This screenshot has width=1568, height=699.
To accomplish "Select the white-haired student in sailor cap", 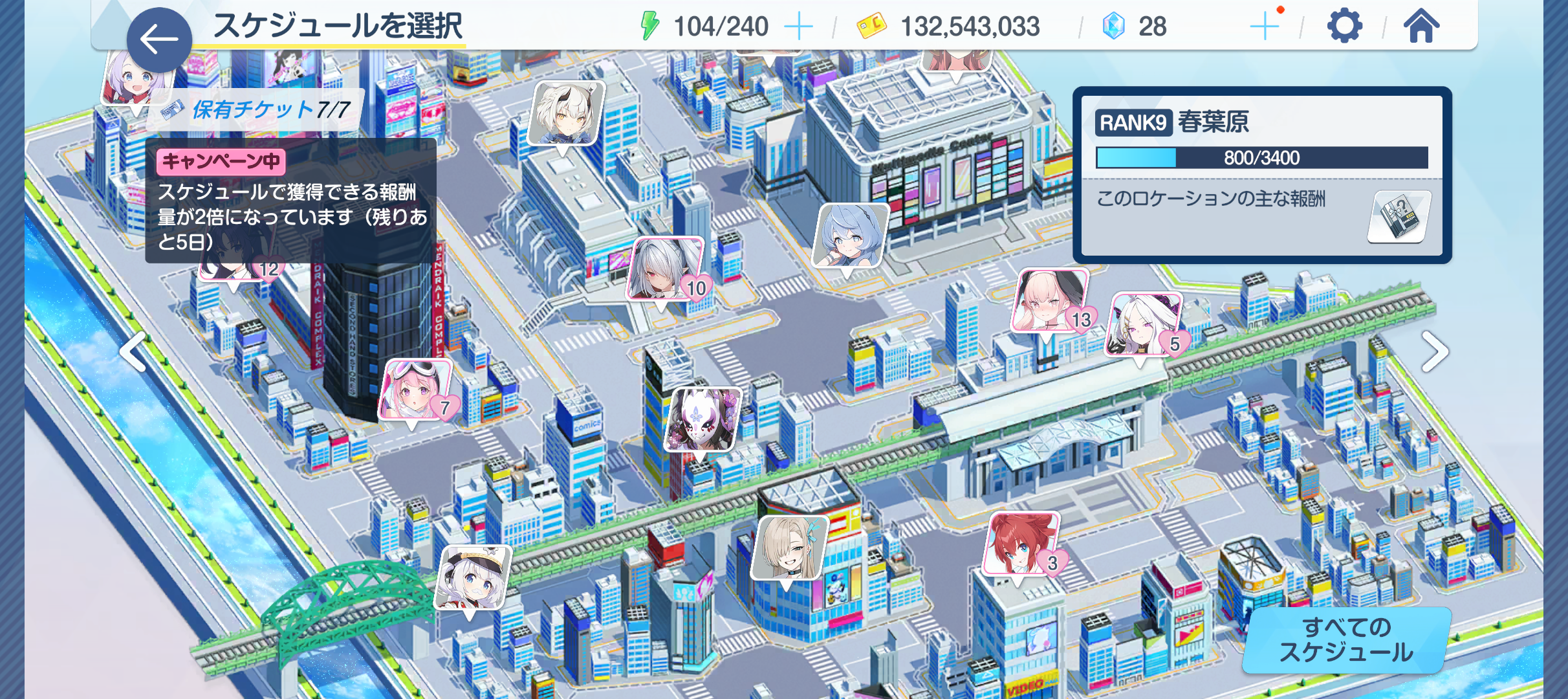I will tap(472, 577).
